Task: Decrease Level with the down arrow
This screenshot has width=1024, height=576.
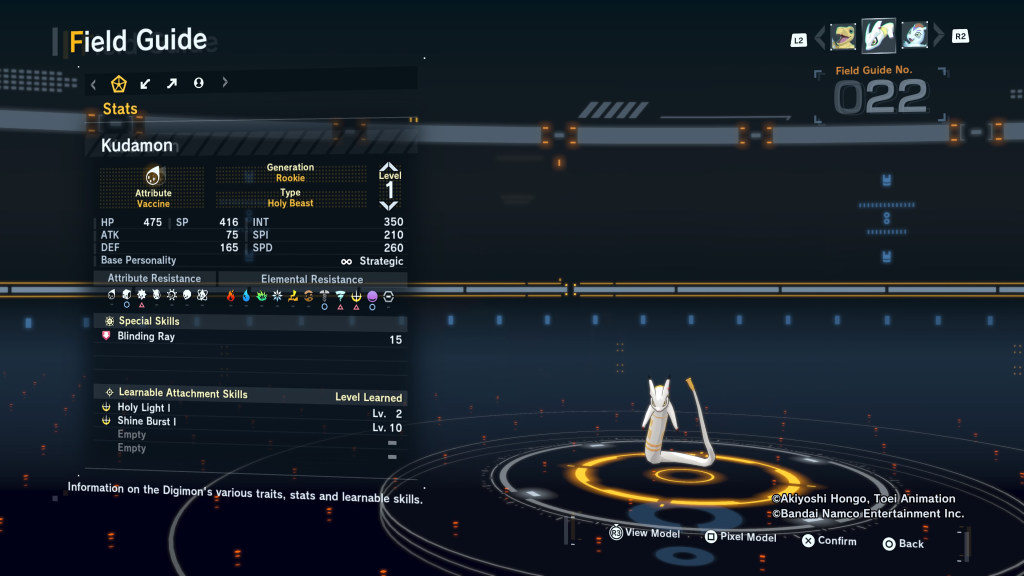Action: coord(389,205)
